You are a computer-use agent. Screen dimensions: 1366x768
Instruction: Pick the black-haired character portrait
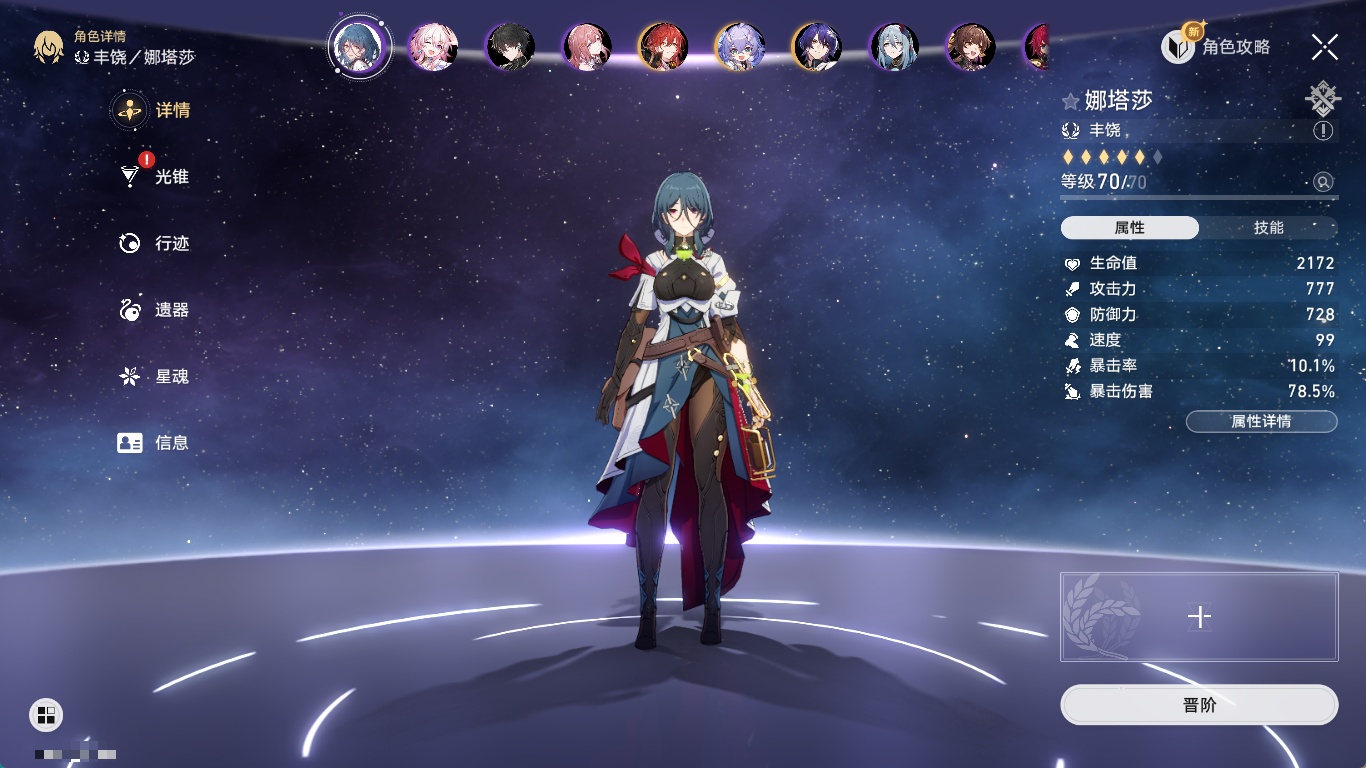510,47
